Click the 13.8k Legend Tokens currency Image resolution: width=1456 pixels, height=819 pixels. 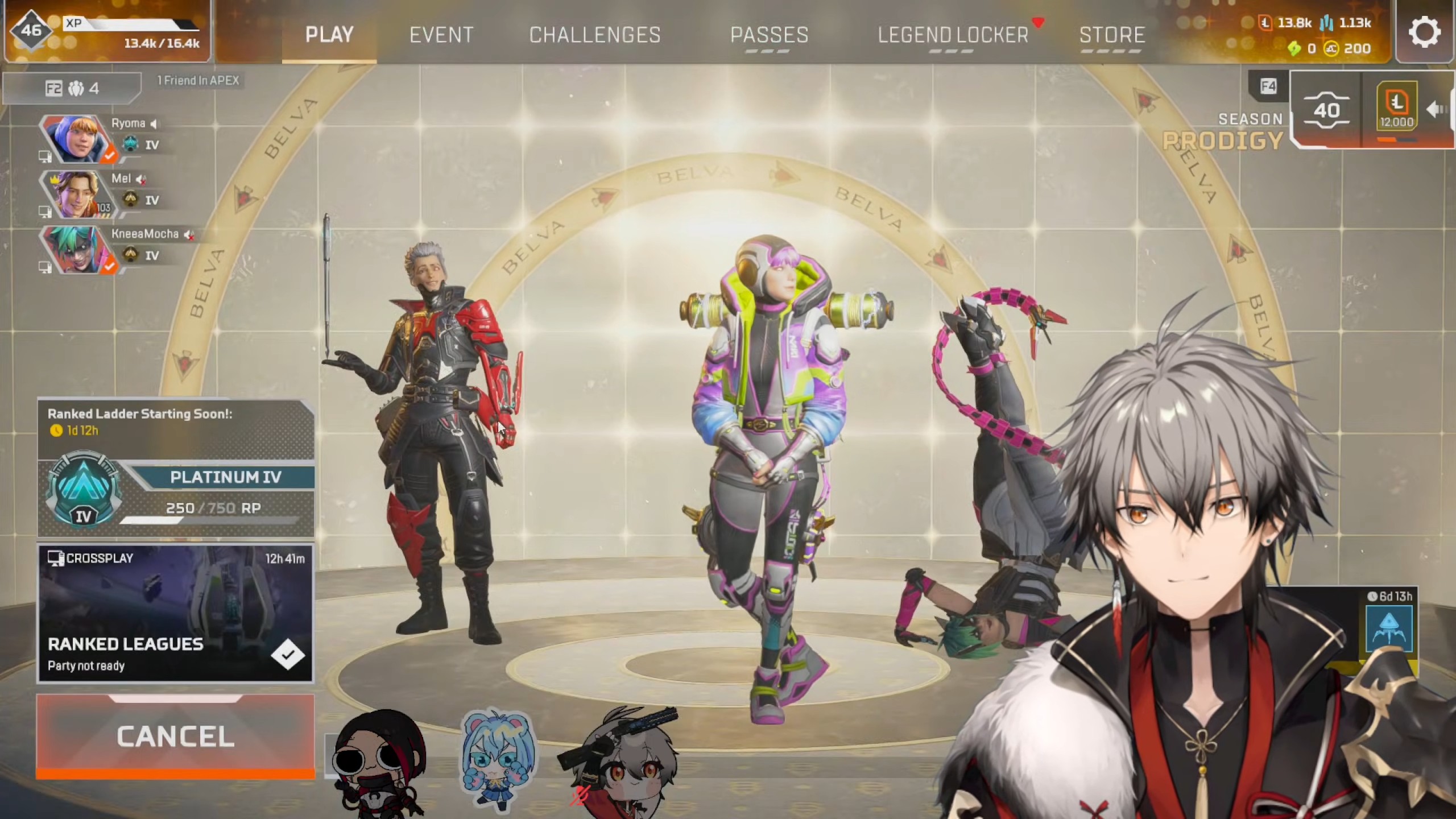coord(1287,23)
